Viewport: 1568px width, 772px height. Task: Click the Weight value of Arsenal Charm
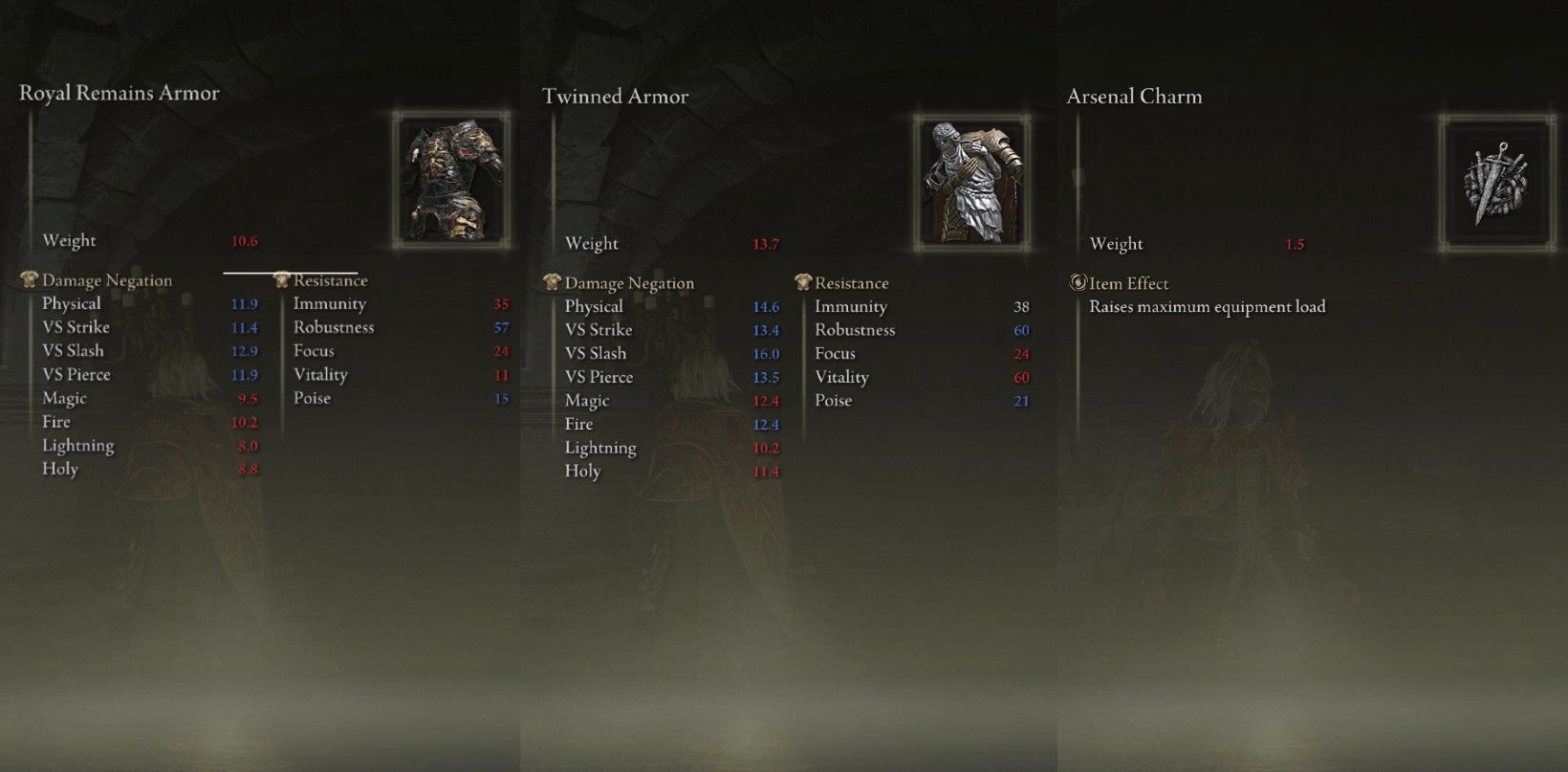pyautogui.click(x=1296, y=243)
